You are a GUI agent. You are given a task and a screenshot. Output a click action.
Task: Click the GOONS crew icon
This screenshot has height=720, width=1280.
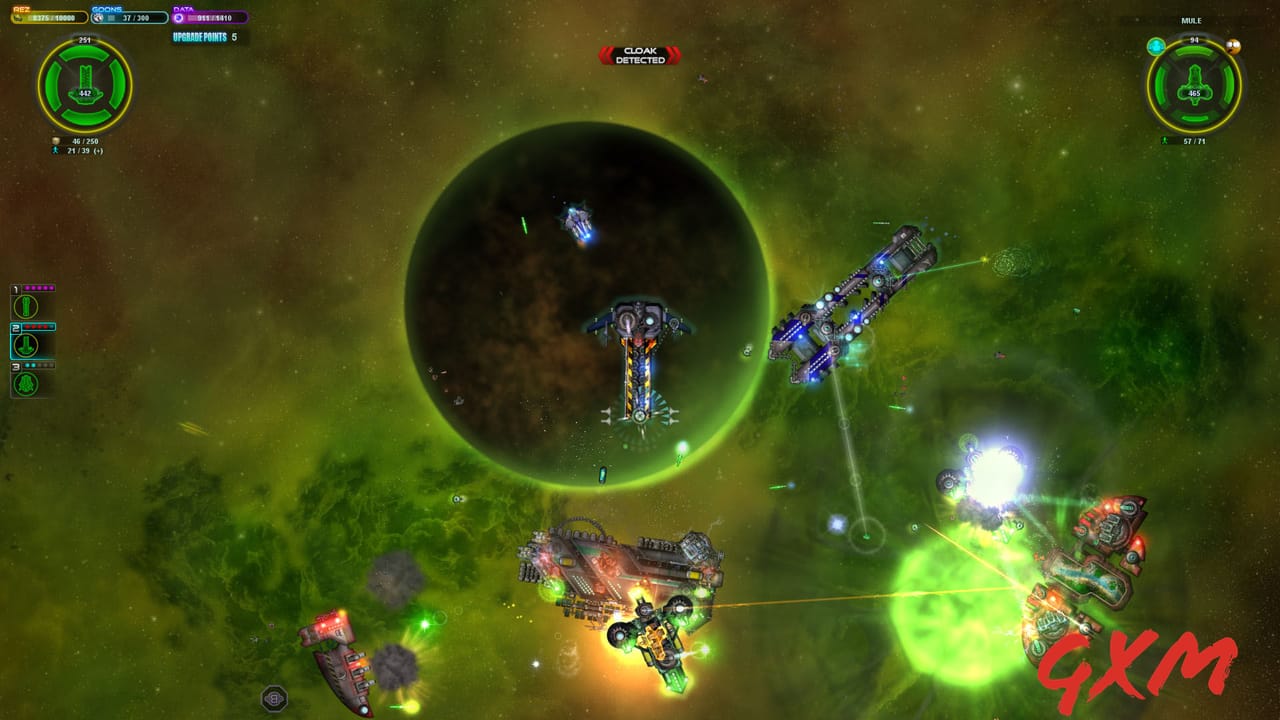[x=98, y=17]
